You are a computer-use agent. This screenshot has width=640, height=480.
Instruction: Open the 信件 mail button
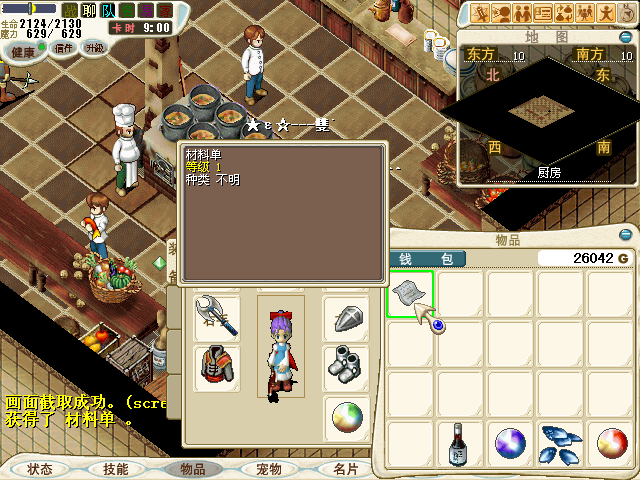click(64, 48)
